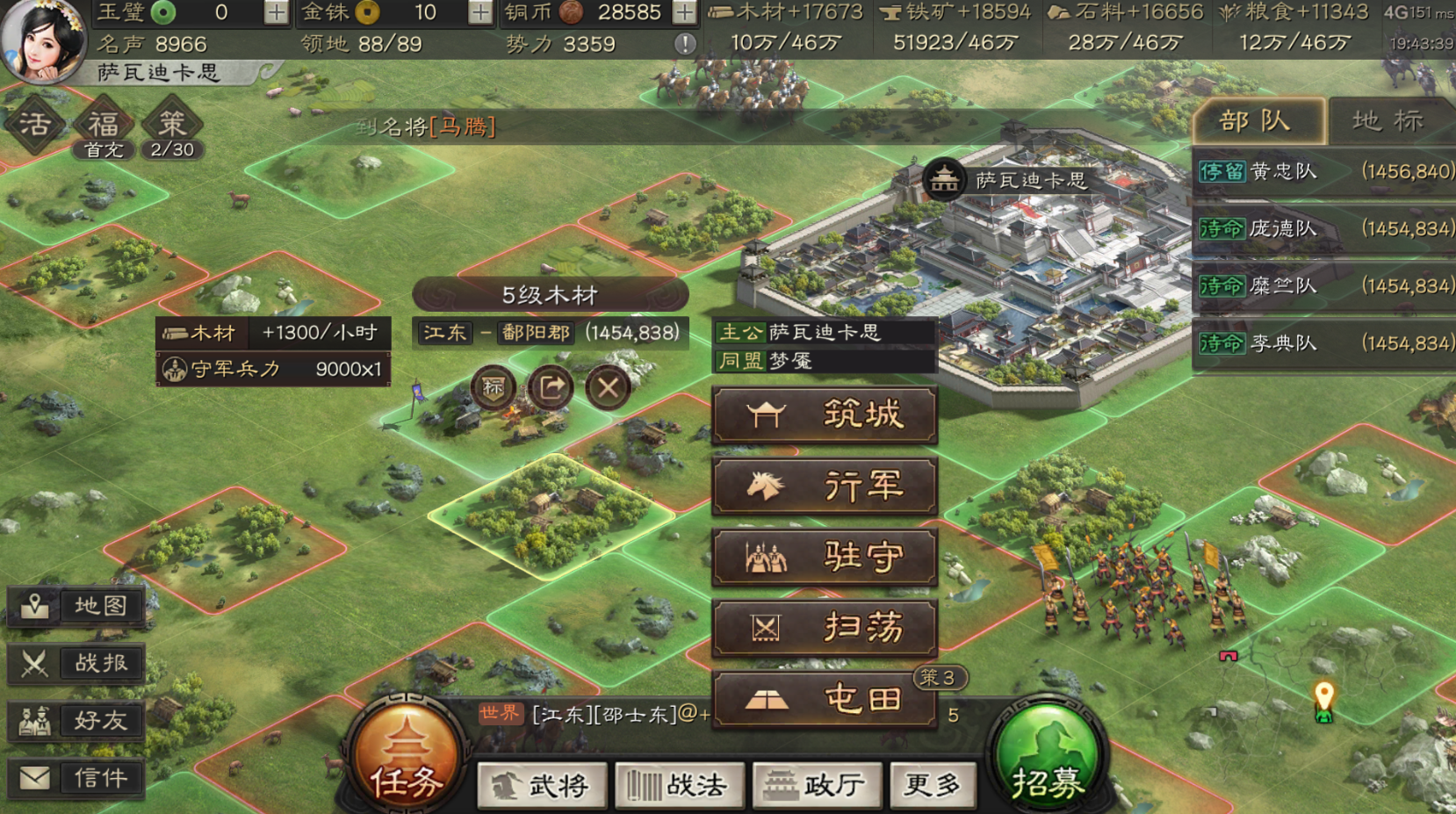Screen dimensions: 1456x814
Task: Mark the wood tile with the 标 flag icon
Action: (493, 386)
